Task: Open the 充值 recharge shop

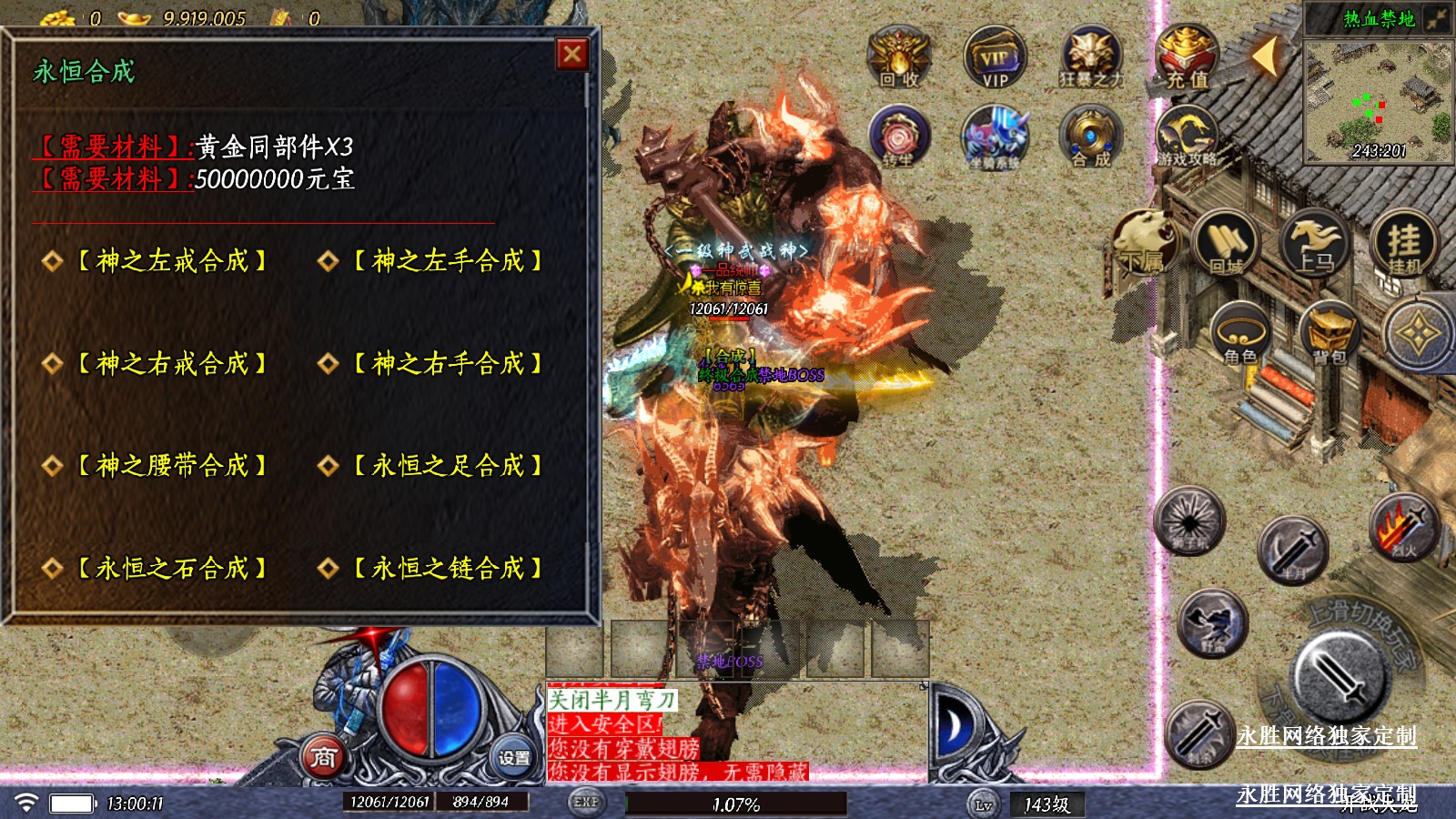Action: click(x=1187, y=56)
